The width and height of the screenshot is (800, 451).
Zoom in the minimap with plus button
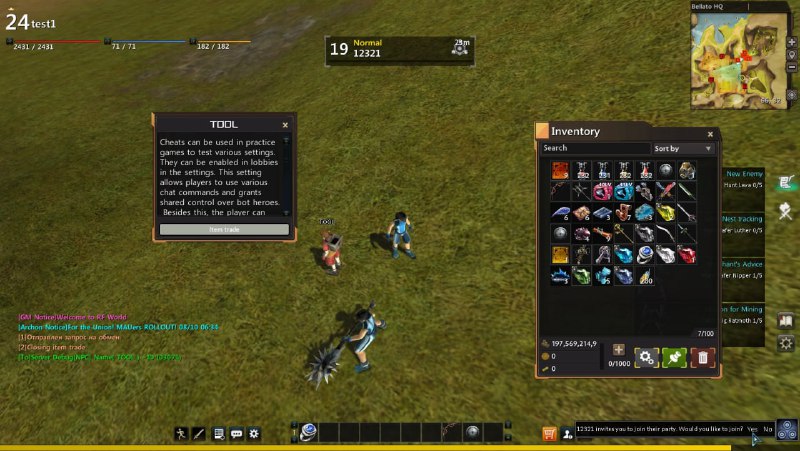coord(791,41)
